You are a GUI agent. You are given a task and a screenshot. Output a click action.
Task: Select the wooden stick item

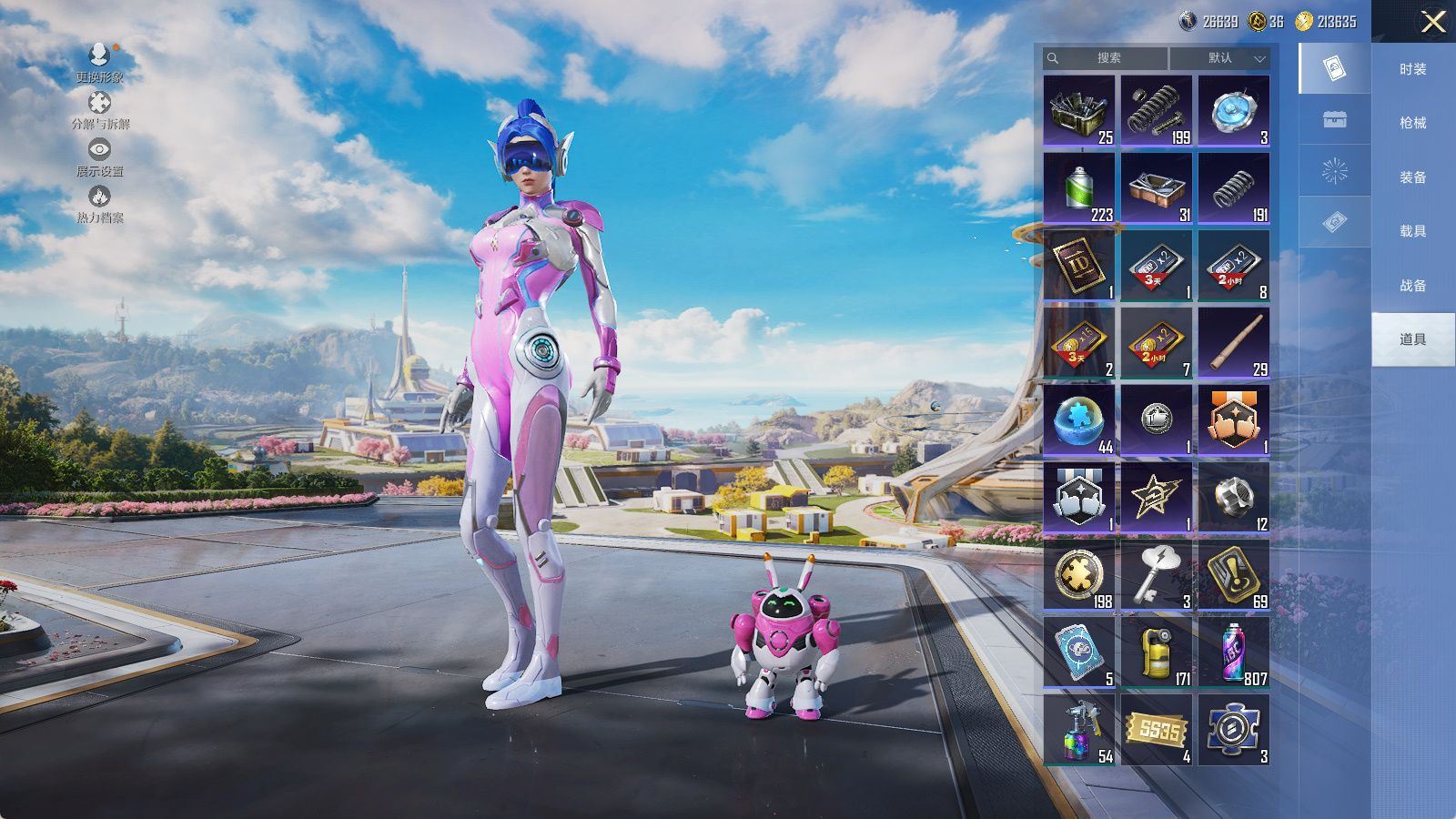[1233, 343]
